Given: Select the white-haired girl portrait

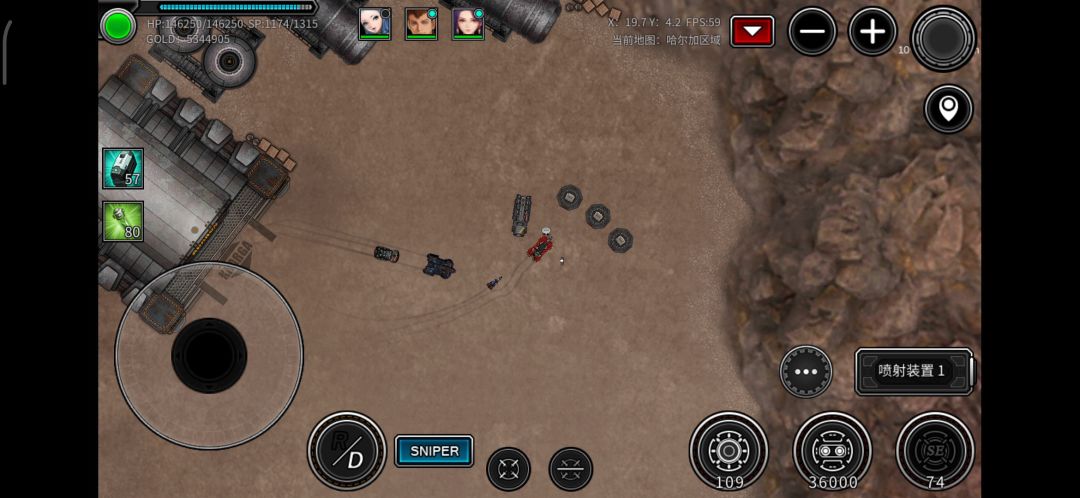Looking at the screenshot, I should point(374,23).
